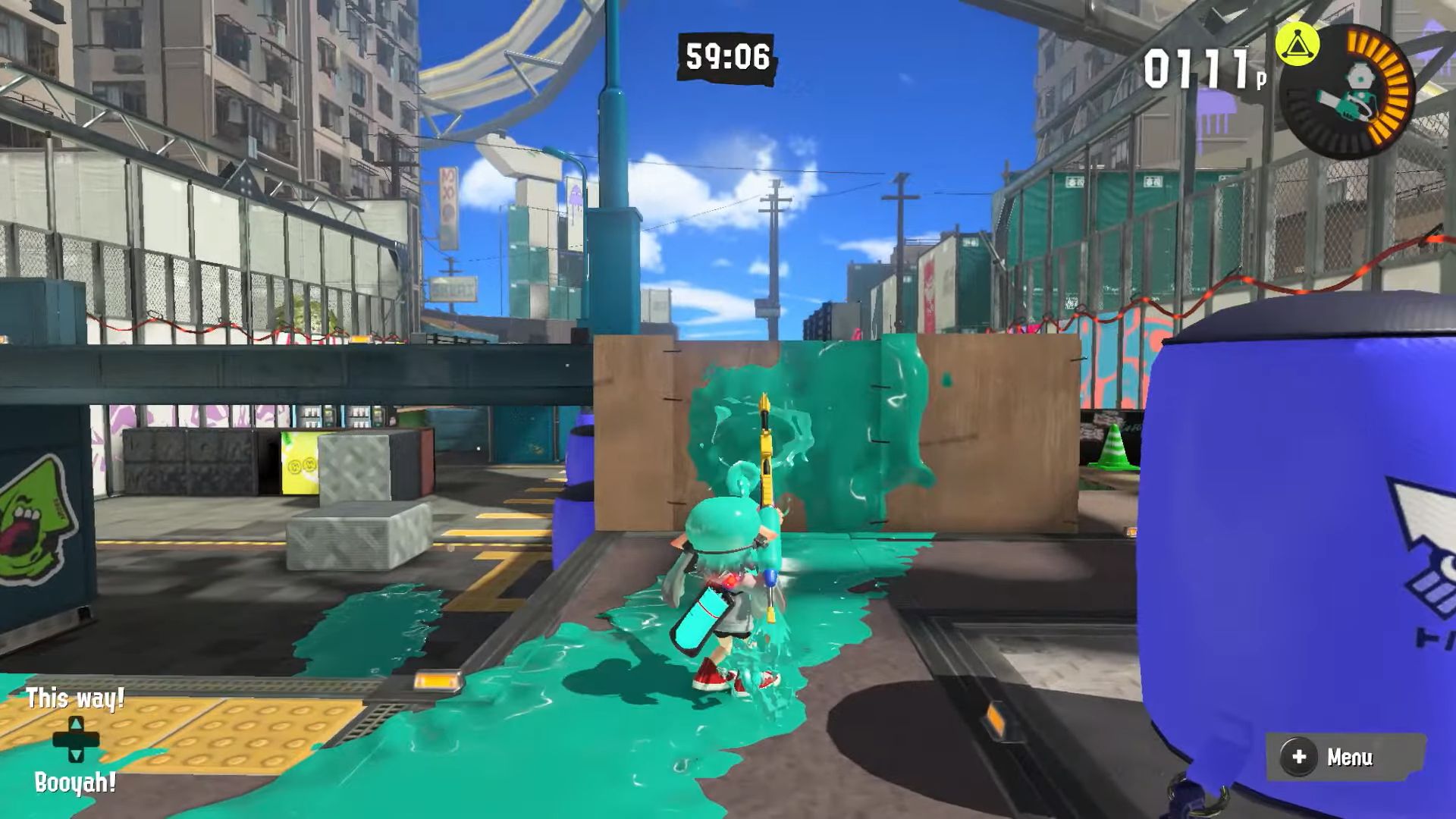Select the Booyah label
Screen dimensions: 1456x819
click(75, 781)
